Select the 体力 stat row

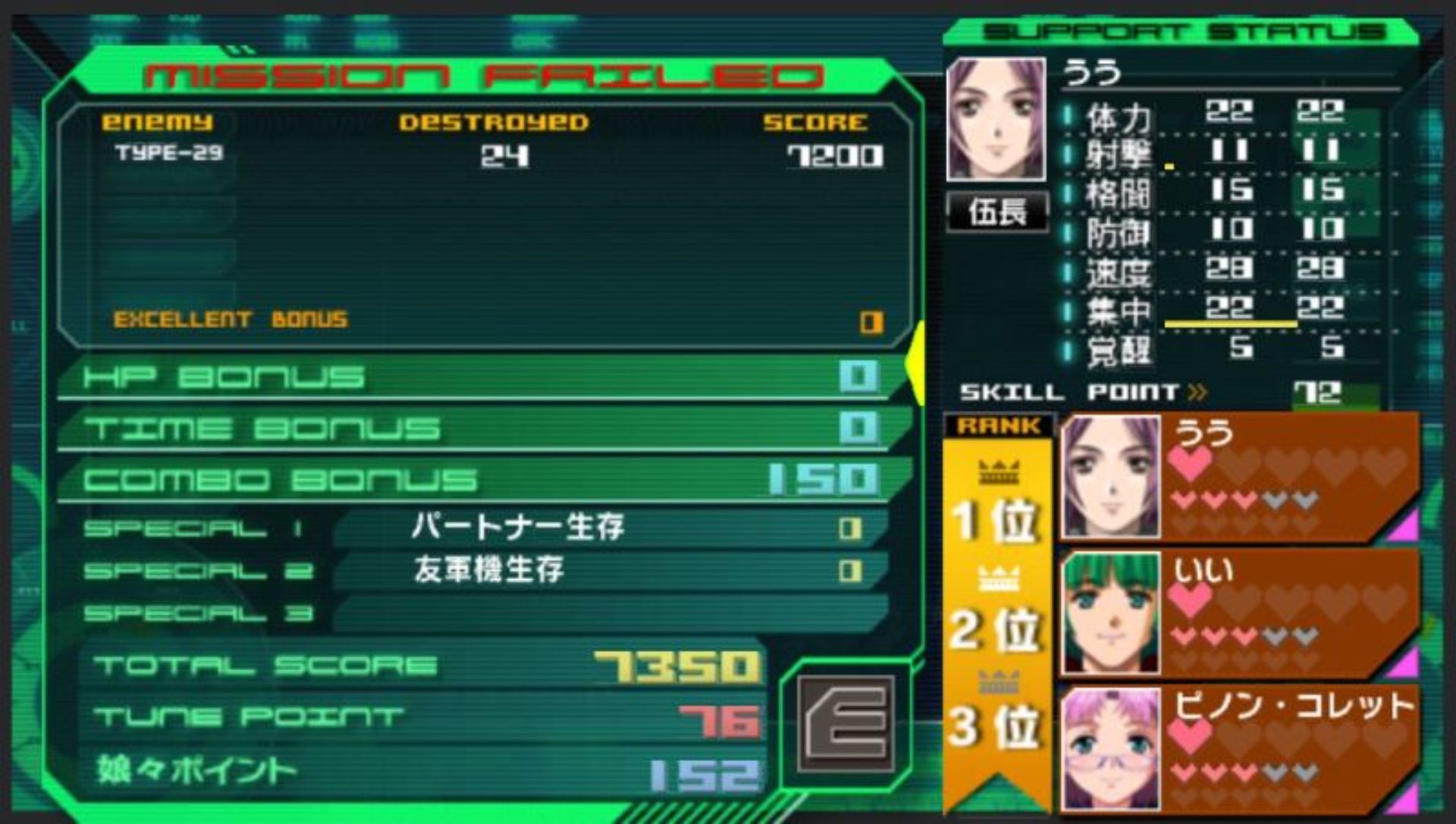tap(1228, 114)
